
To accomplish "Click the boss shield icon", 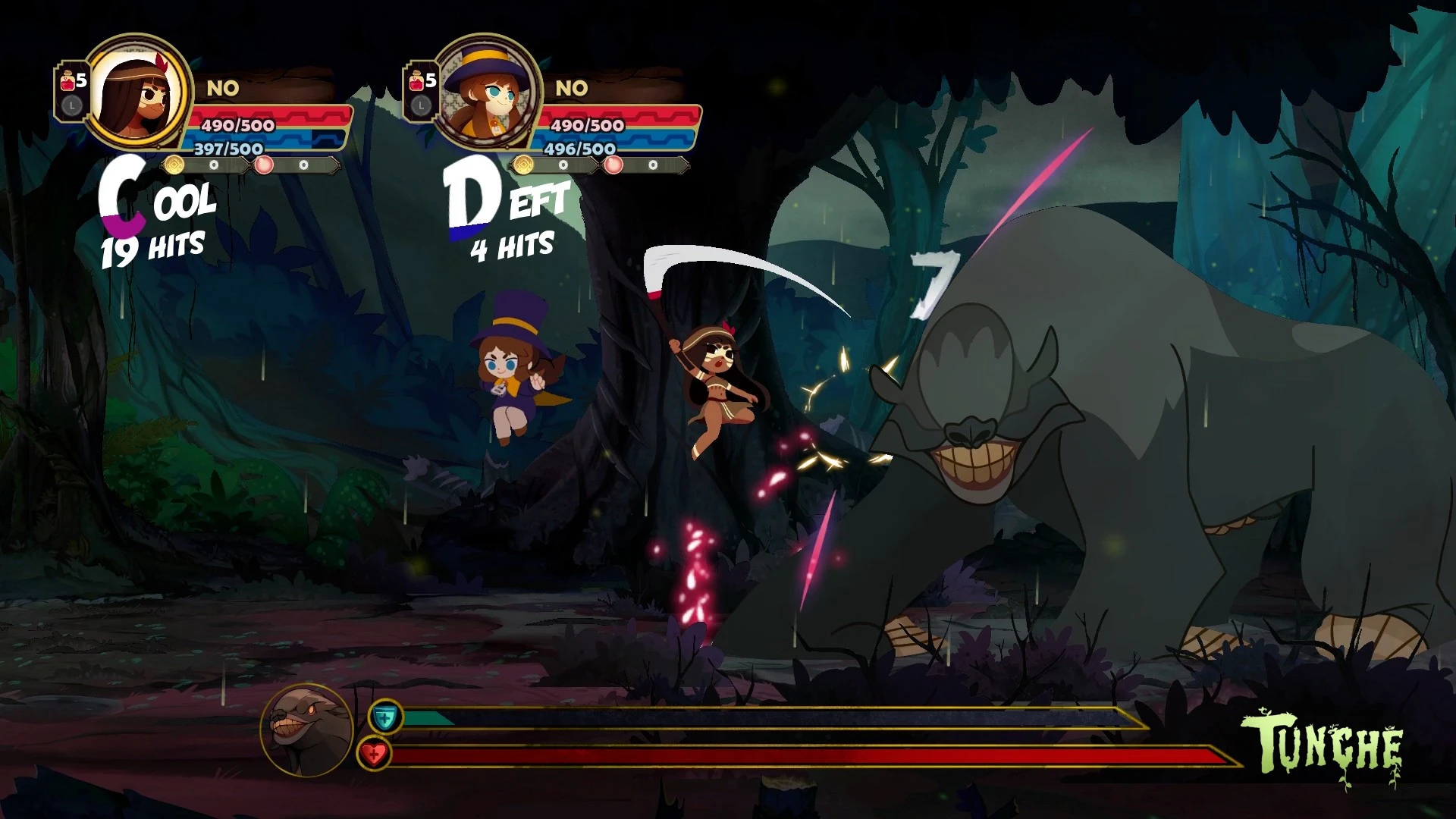I will (x=385, y=717).
